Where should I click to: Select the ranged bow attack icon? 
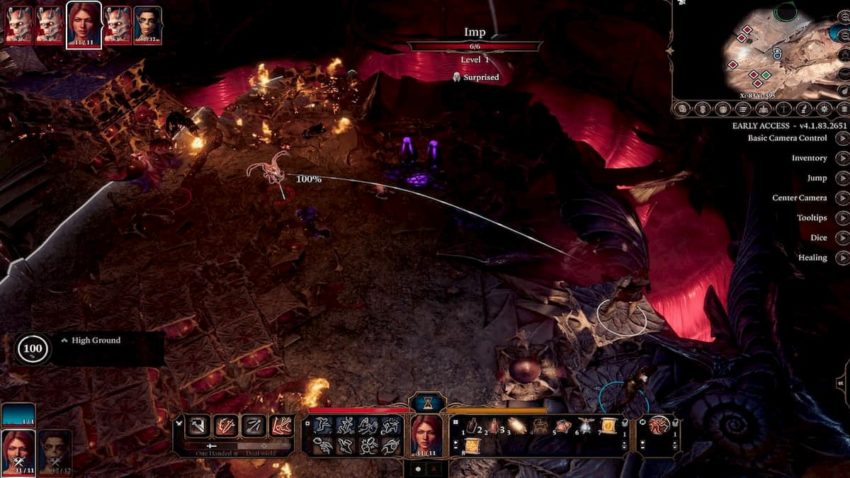(x=254, y=426)
